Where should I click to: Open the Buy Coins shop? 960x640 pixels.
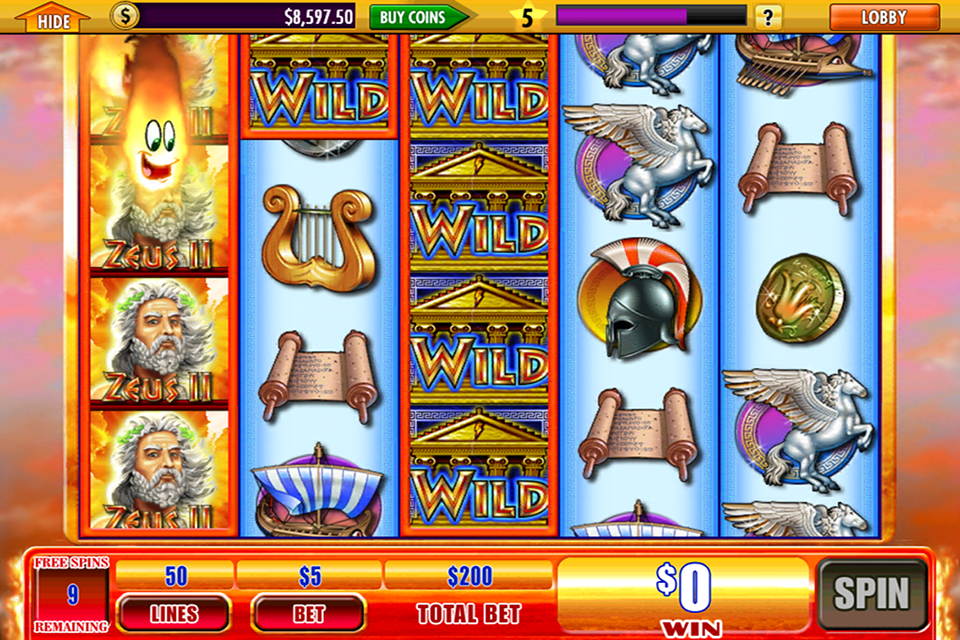pyautogui.click(x=418, y=16)
